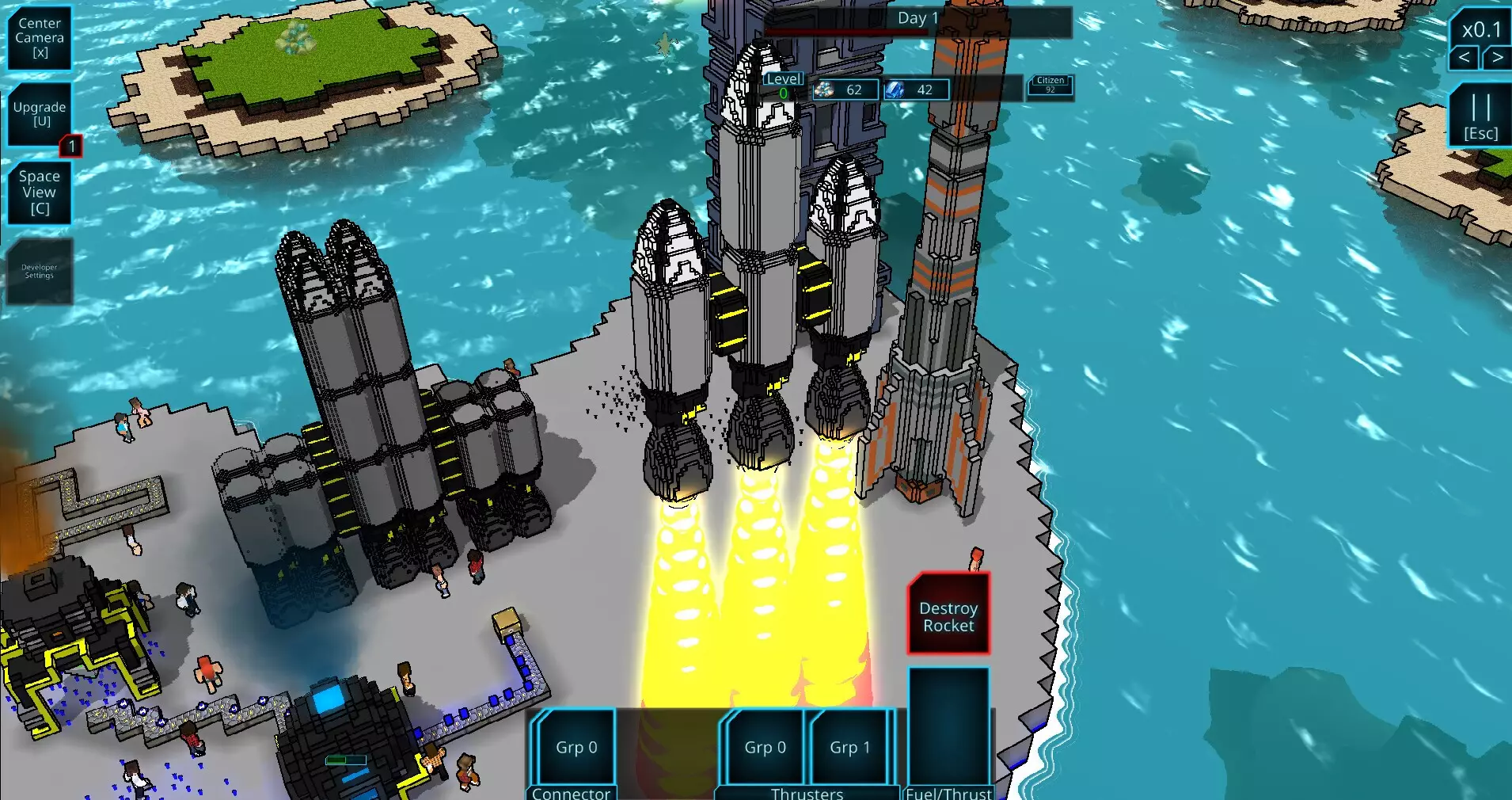
Task: Toggle Thrusters Grp 0 activation
Action: click(x=764, y=746)
